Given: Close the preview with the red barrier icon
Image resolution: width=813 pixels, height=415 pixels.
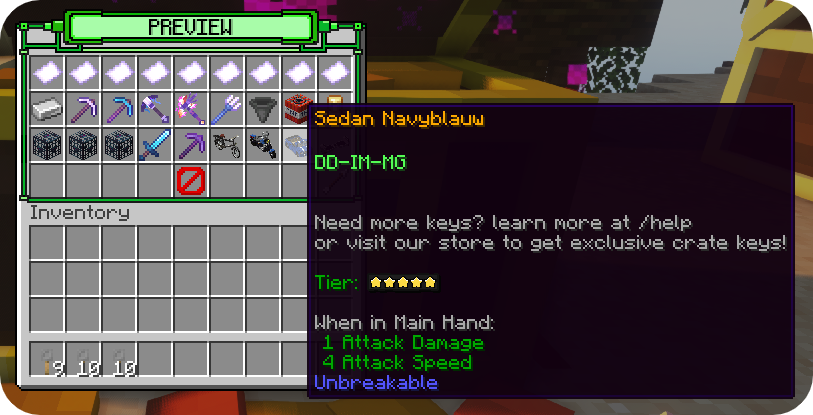Looking at the screenshot, I should 191,180.
